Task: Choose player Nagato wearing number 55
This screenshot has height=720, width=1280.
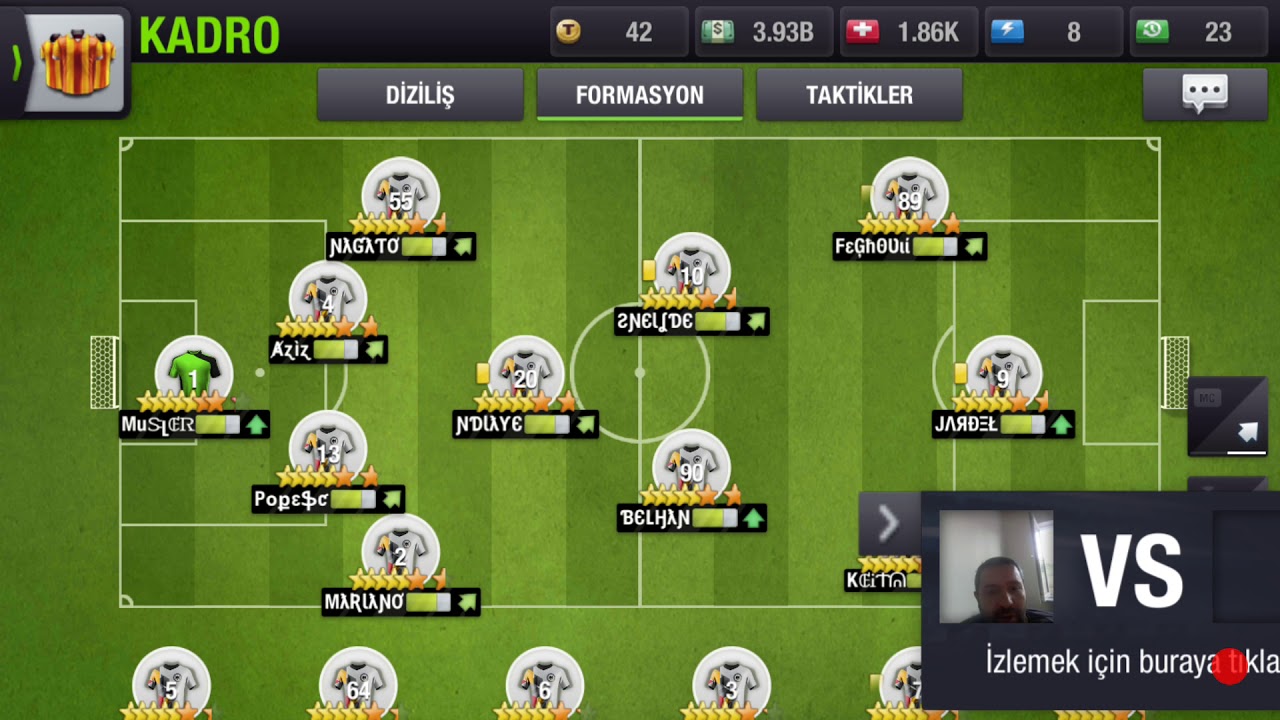Action: tap(400, 198)
